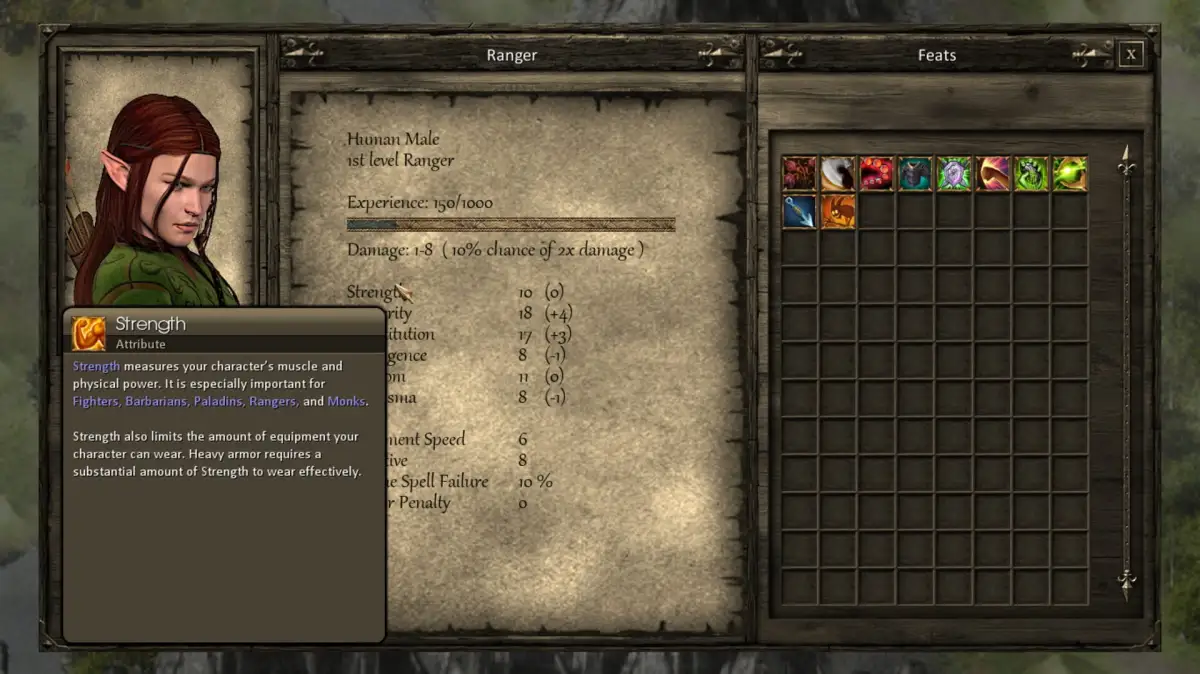Select the dark red clawed creature feat
This screenshot has width=1200, height=674.
click(799, 174)
